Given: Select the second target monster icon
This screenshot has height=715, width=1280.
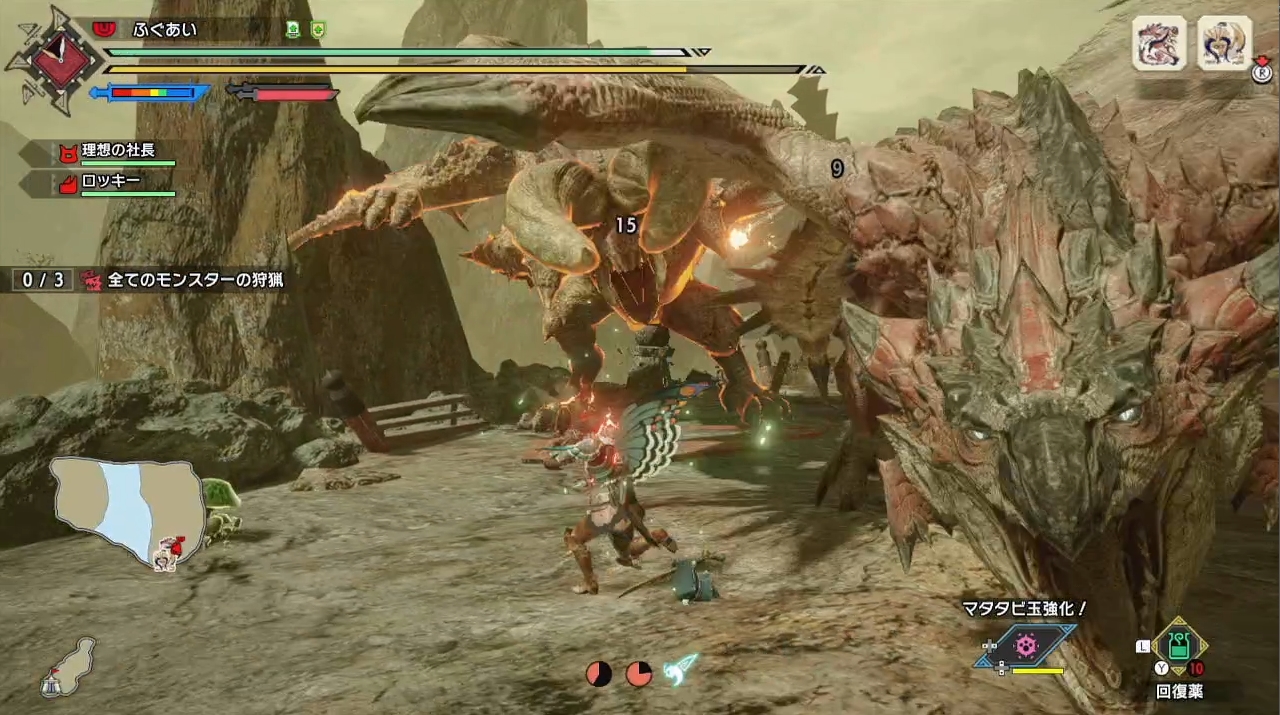Looking at the screenshot, I should click(x=1224, y=43).
